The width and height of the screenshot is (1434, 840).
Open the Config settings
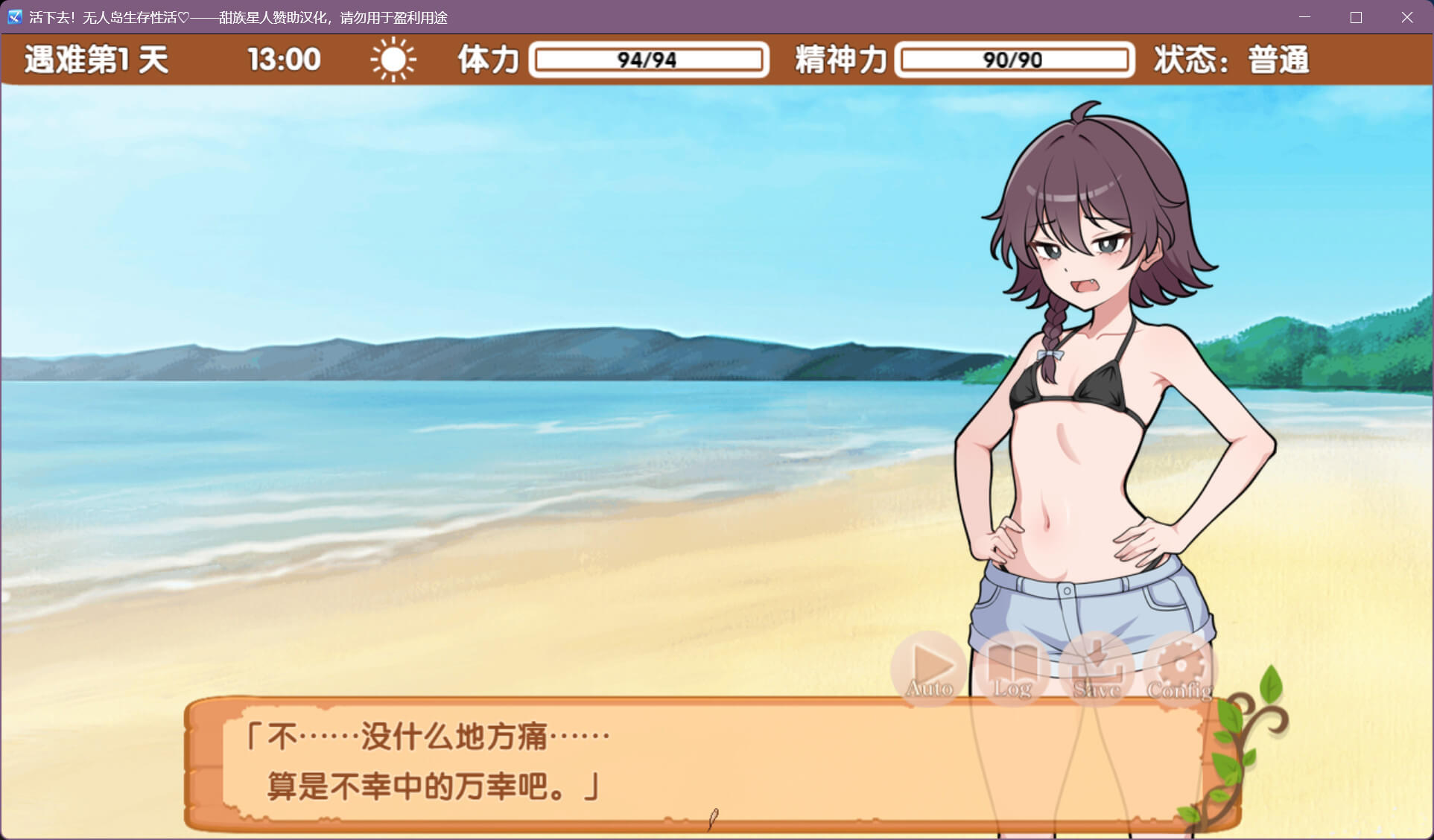click(x=1180, y=668)
